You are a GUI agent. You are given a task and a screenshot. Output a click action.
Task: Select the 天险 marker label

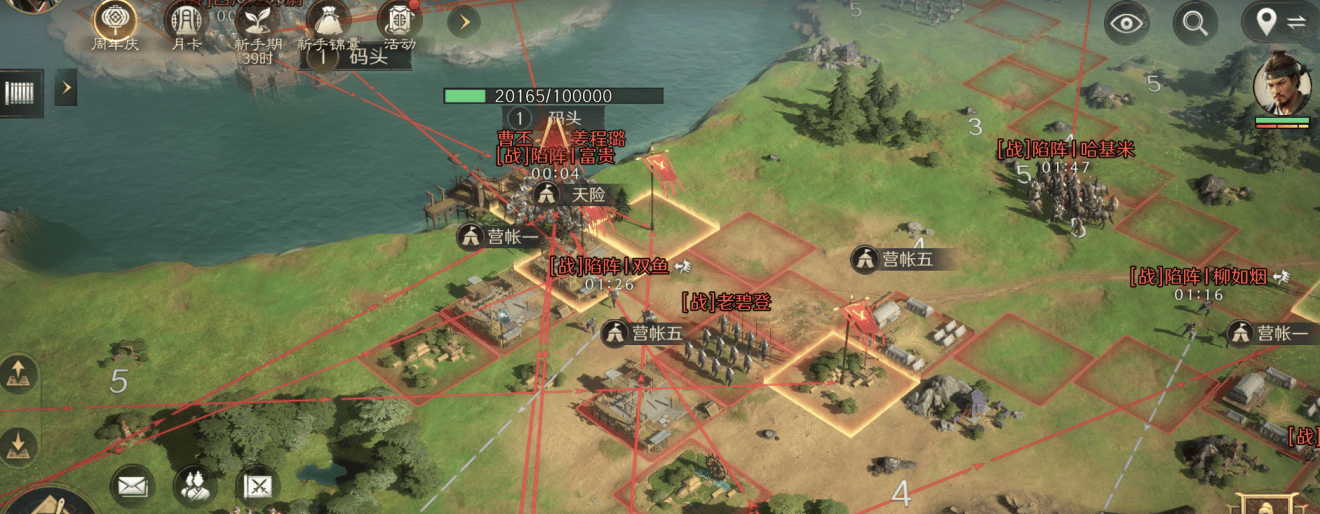coord(575,195)
